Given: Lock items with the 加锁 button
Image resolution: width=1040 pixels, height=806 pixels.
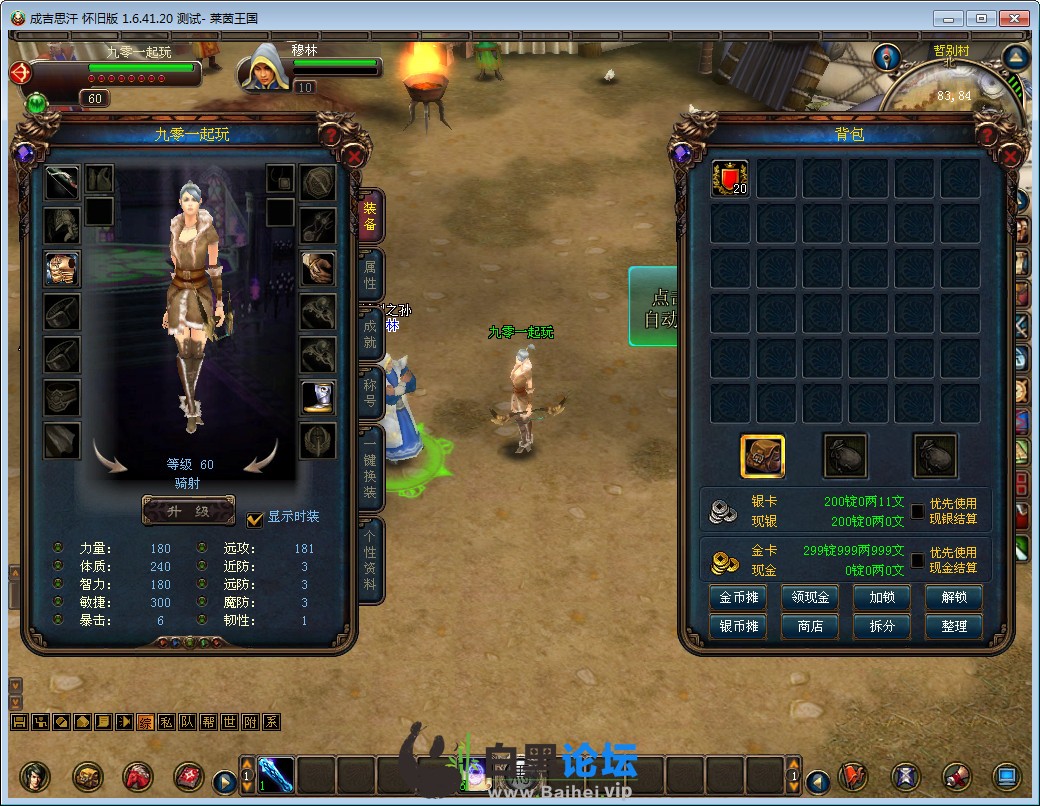Looking at the screenshot, I should (x=882, y=598).
